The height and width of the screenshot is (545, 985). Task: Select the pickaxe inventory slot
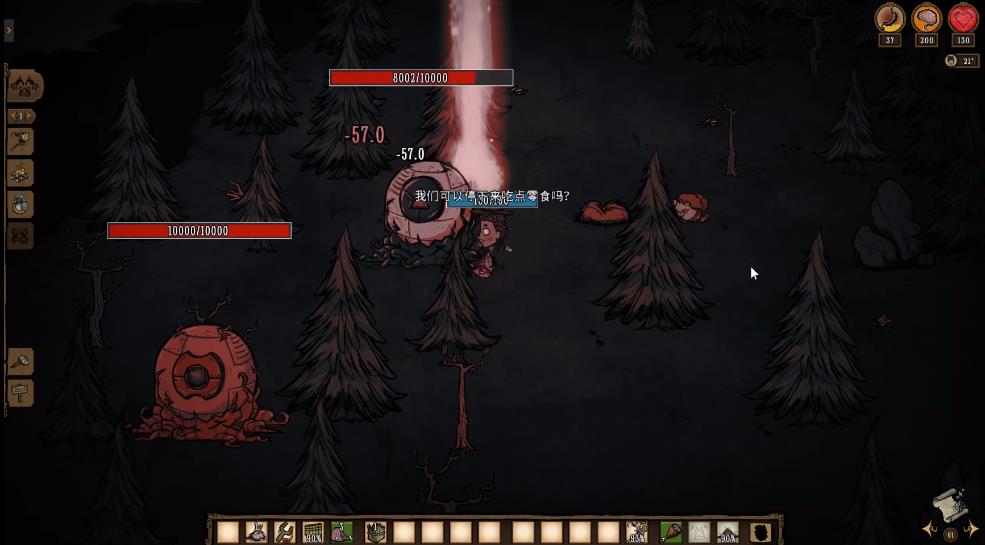pos(285,532)
